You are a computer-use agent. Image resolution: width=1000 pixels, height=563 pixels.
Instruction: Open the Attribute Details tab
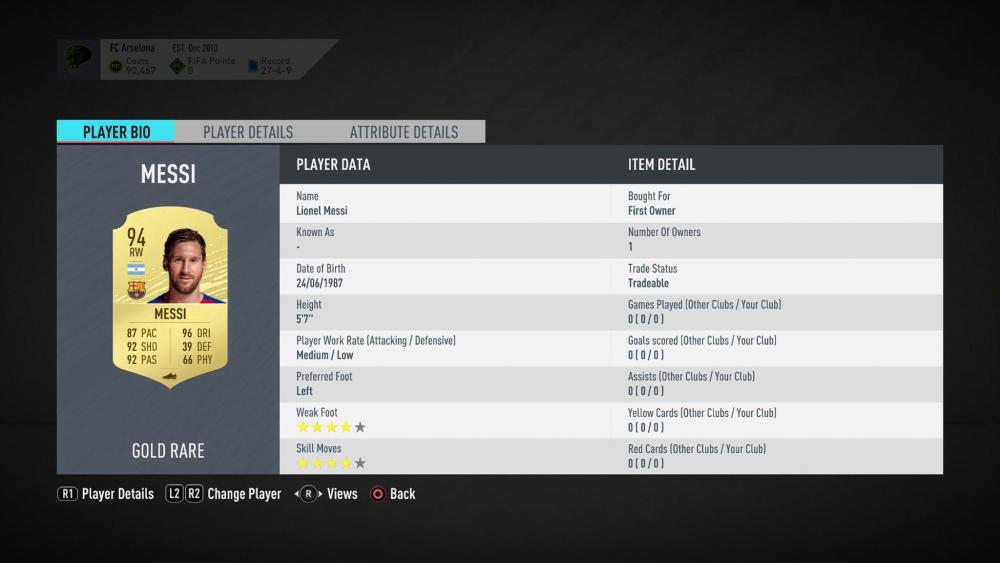[x=404, y=132]
